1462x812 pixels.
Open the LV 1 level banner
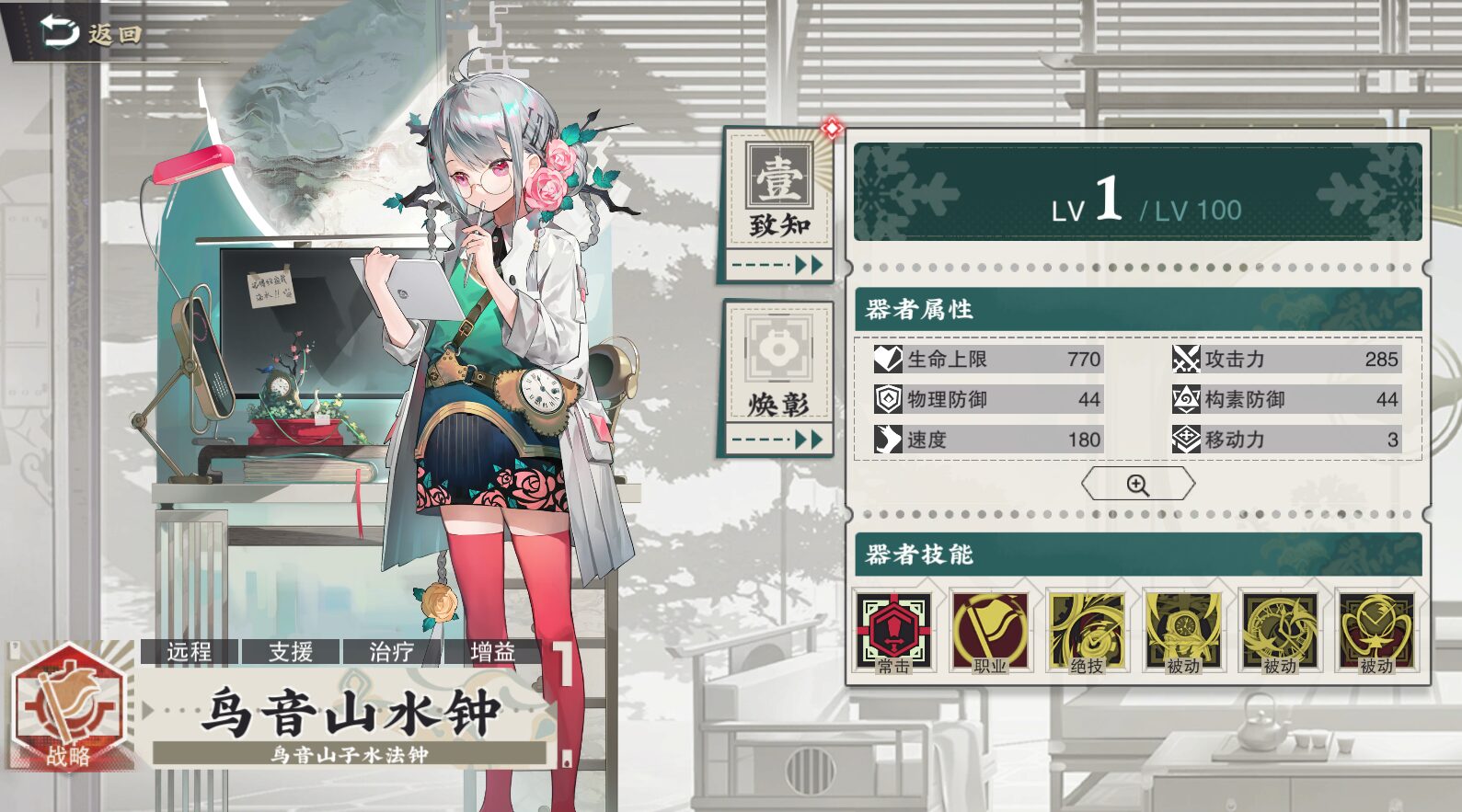tap(1137, 193)
